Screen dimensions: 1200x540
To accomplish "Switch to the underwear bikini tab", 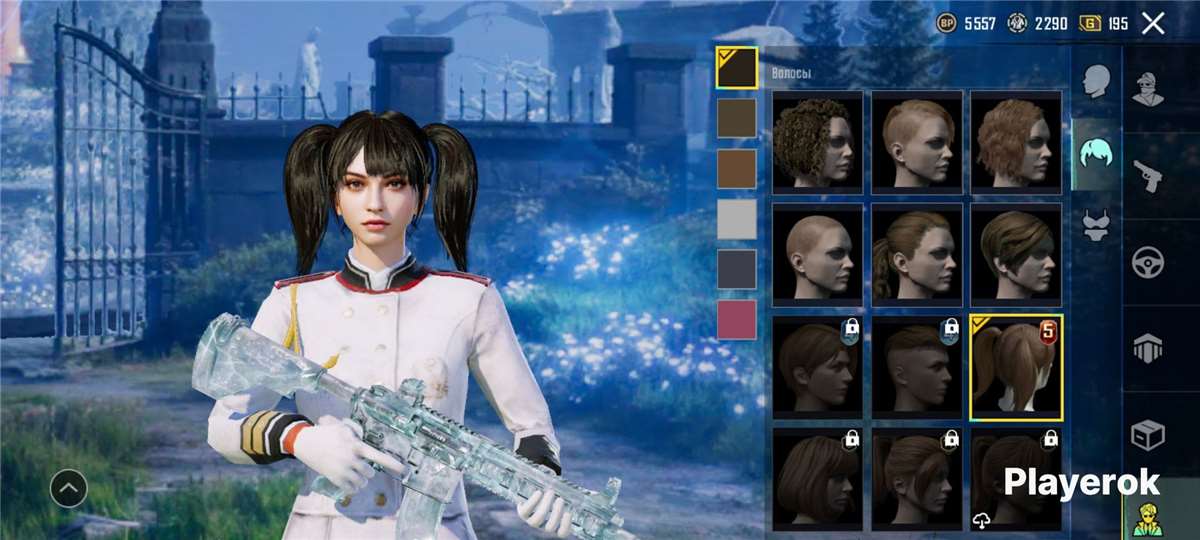I will (1097, 224).
